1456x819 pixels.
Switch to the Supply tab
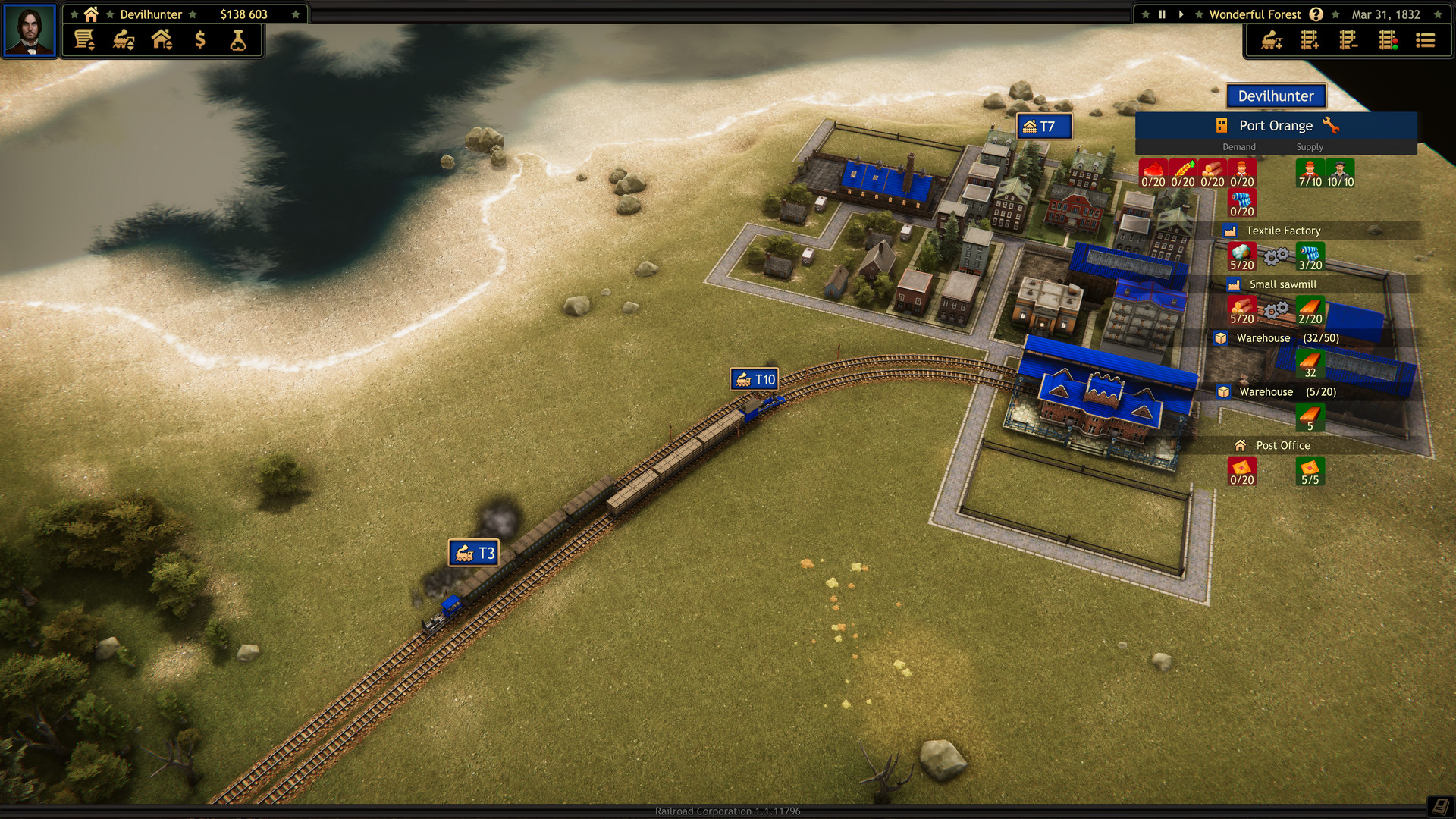tap(1310, 146)
